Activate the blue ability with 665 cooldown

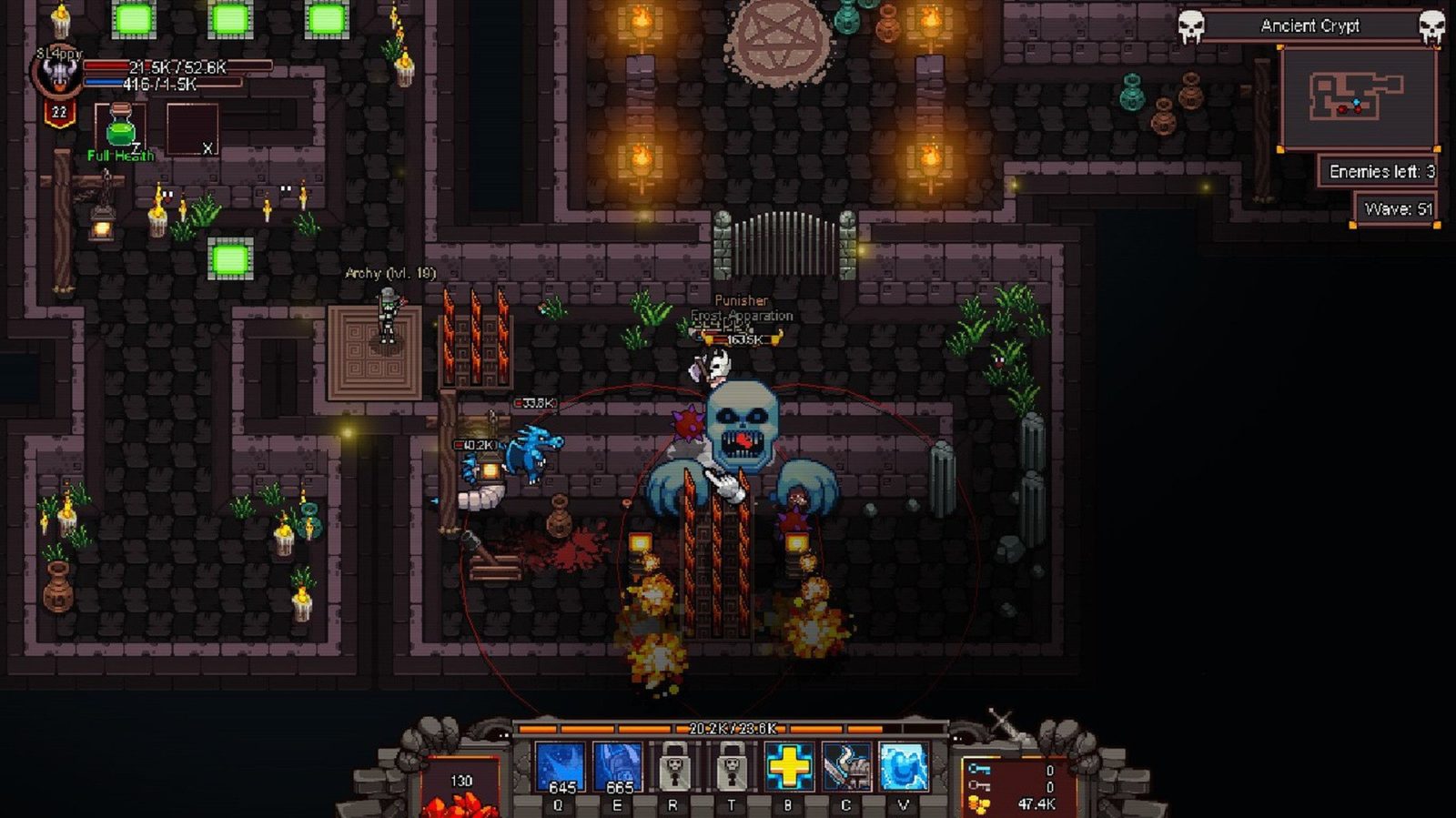pos(617,767)
